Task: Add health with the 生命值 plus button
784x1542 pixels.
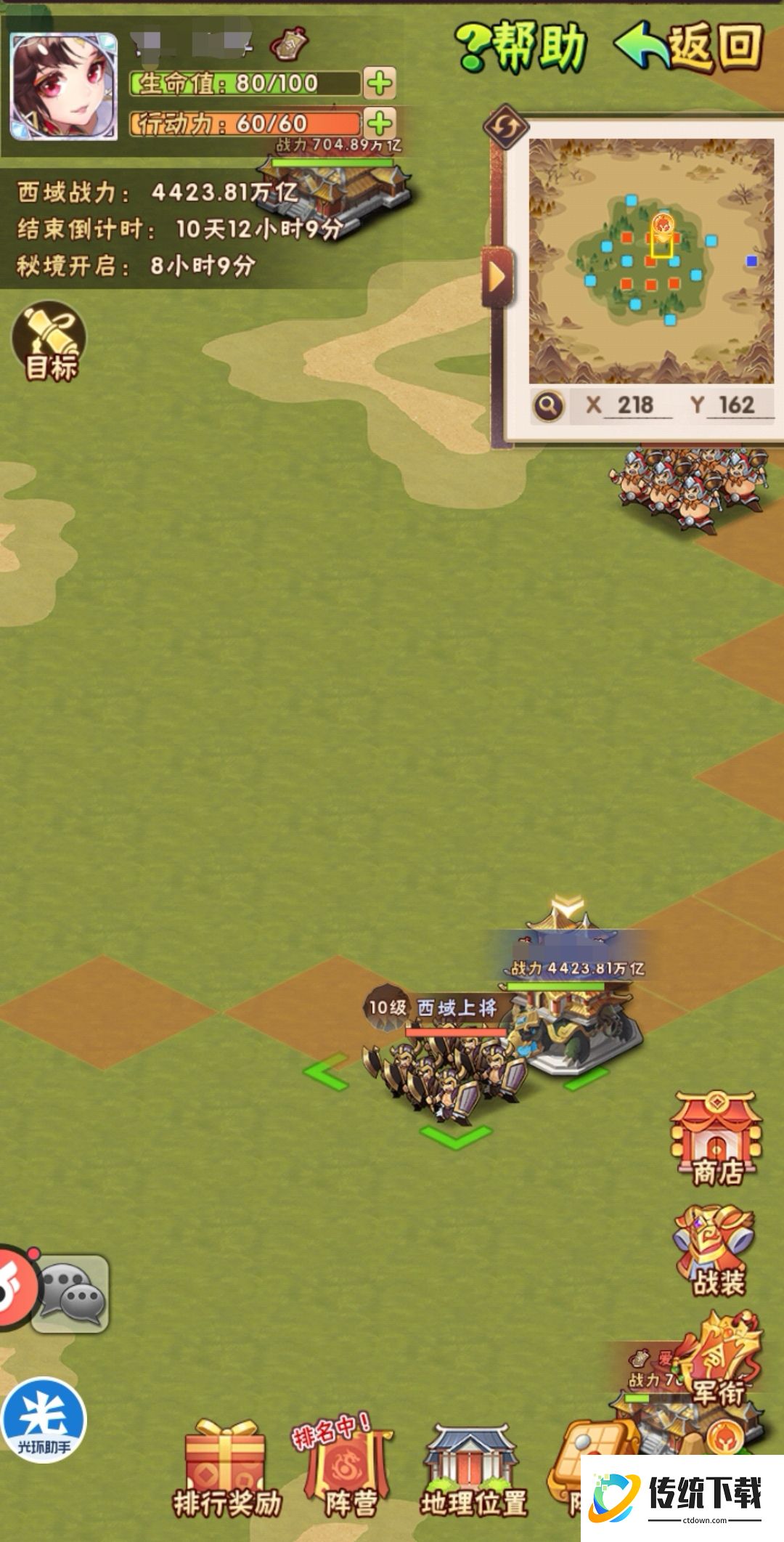Action: coord(380,84)
